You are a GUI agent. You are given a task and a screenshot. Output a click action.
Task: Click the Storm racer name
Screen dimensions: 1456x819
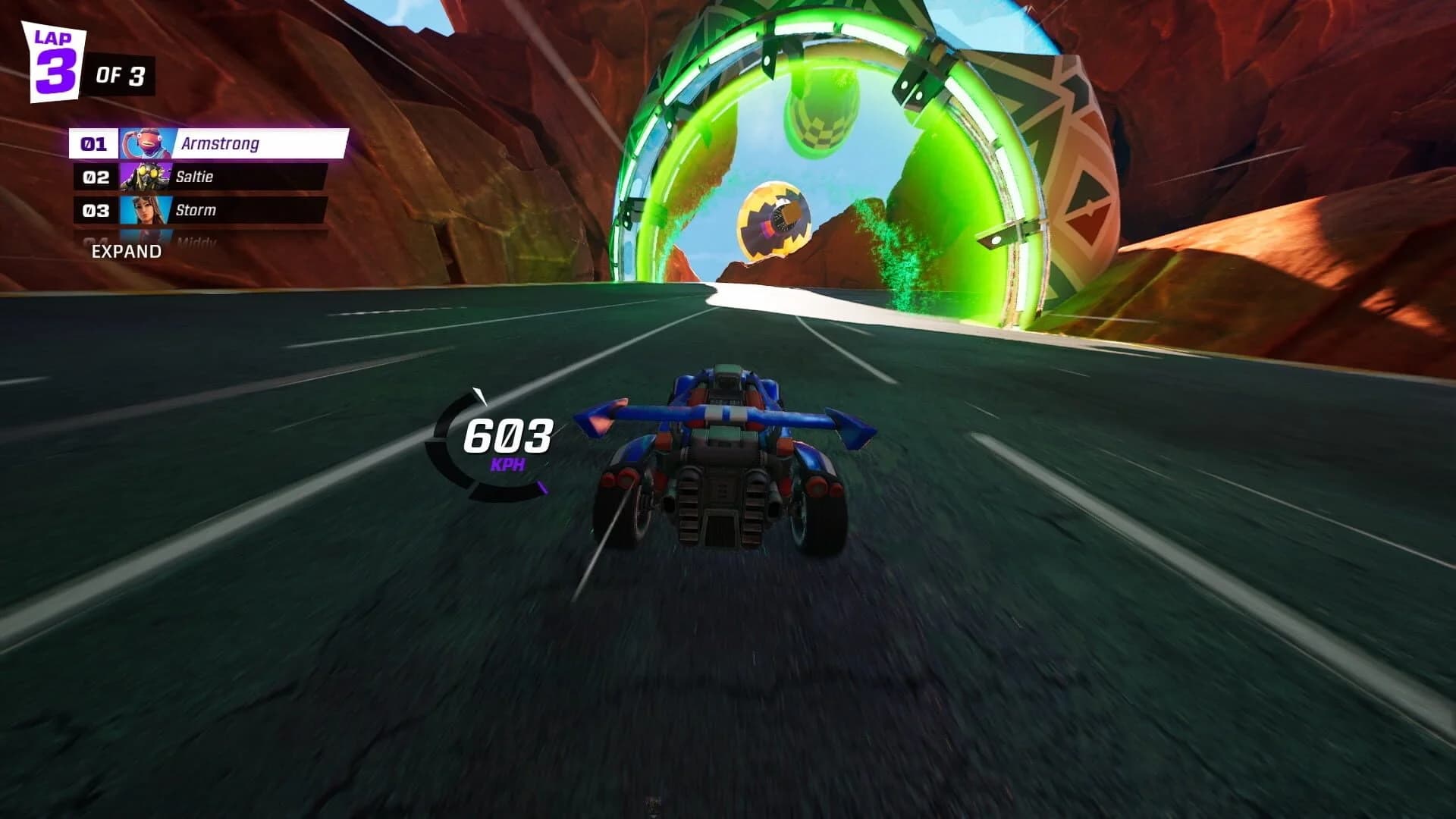point(198,210)
